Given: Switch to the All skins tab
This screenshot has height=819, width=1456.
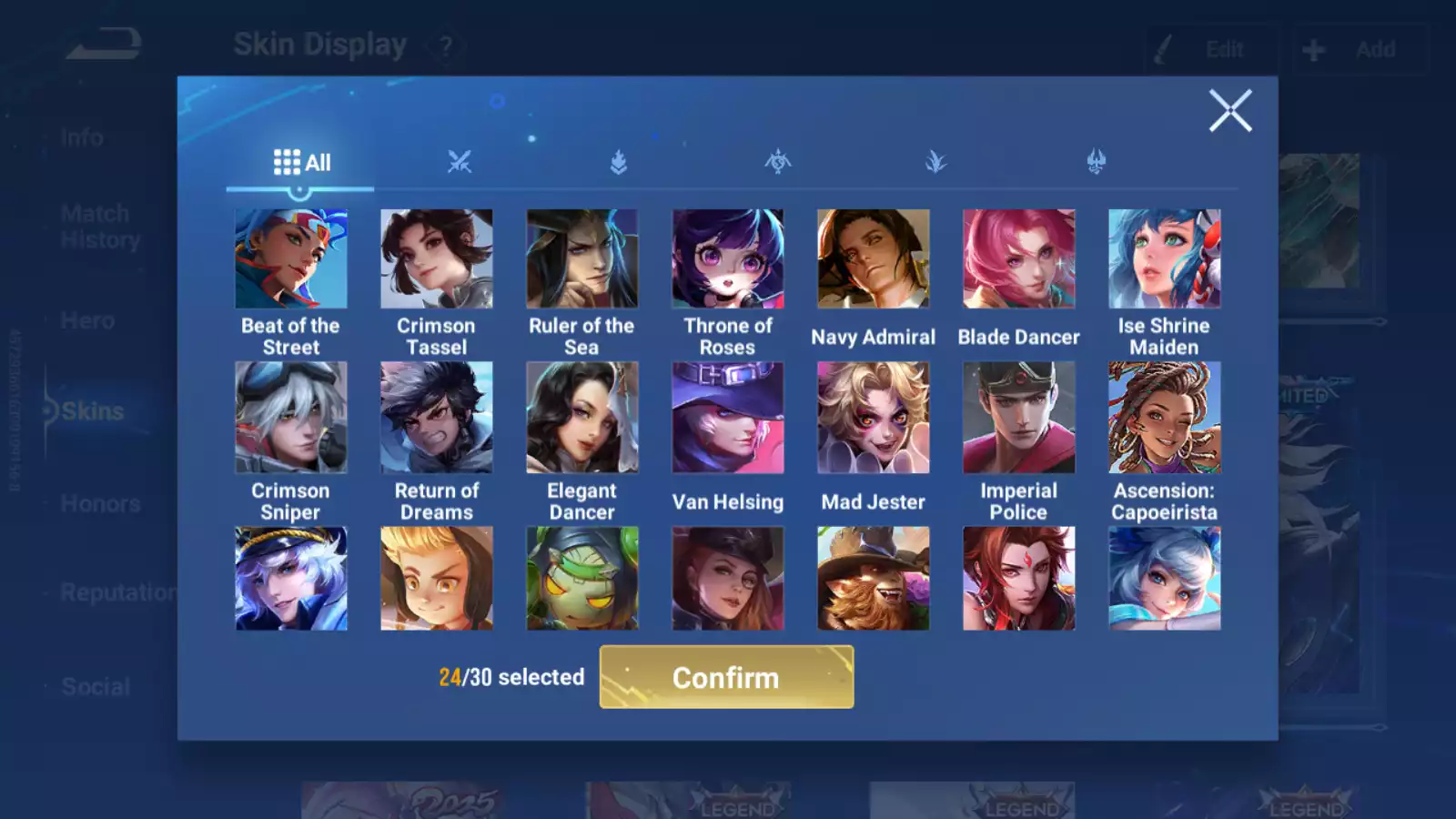Looking at the screenshot, I should coord(301,163).
